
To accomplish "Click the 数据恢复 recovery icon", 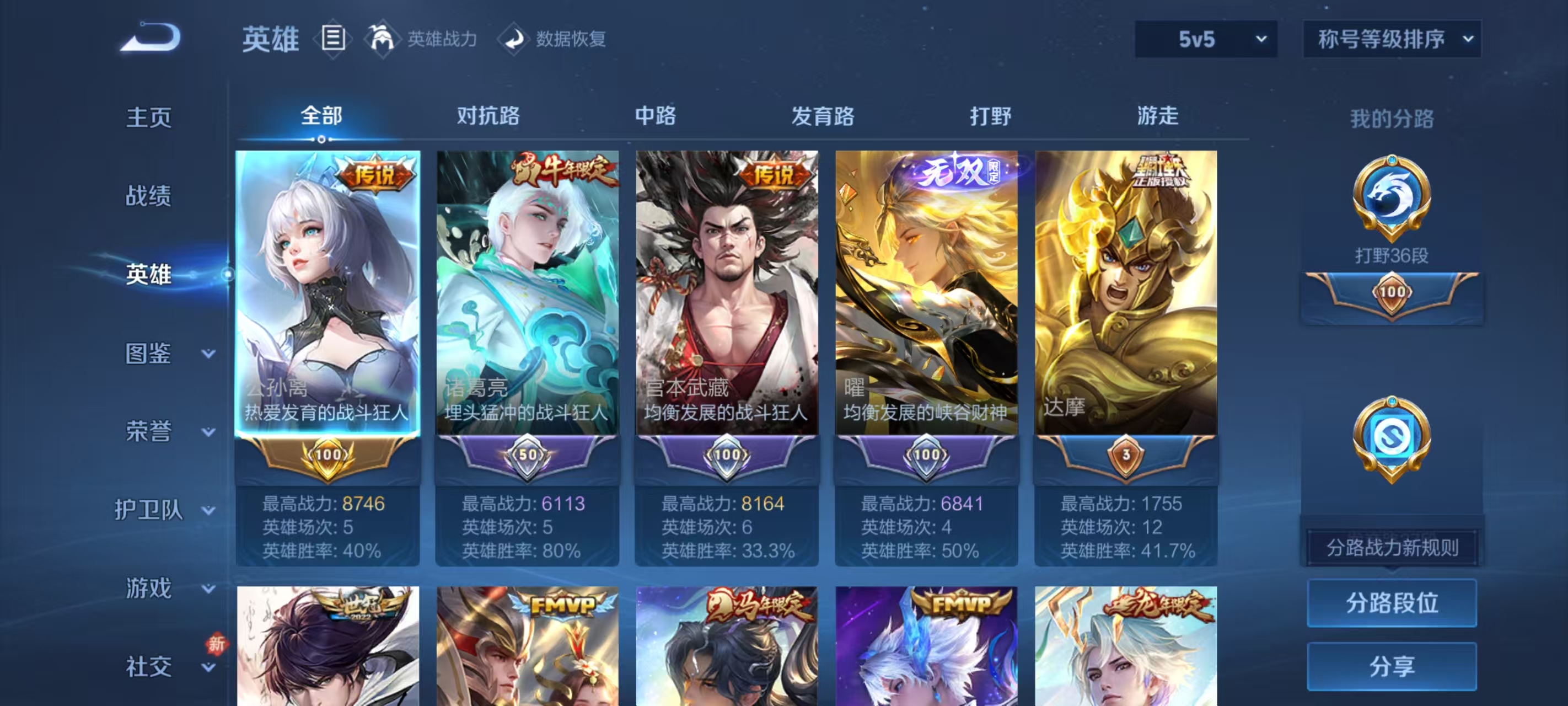I will 514,39.
